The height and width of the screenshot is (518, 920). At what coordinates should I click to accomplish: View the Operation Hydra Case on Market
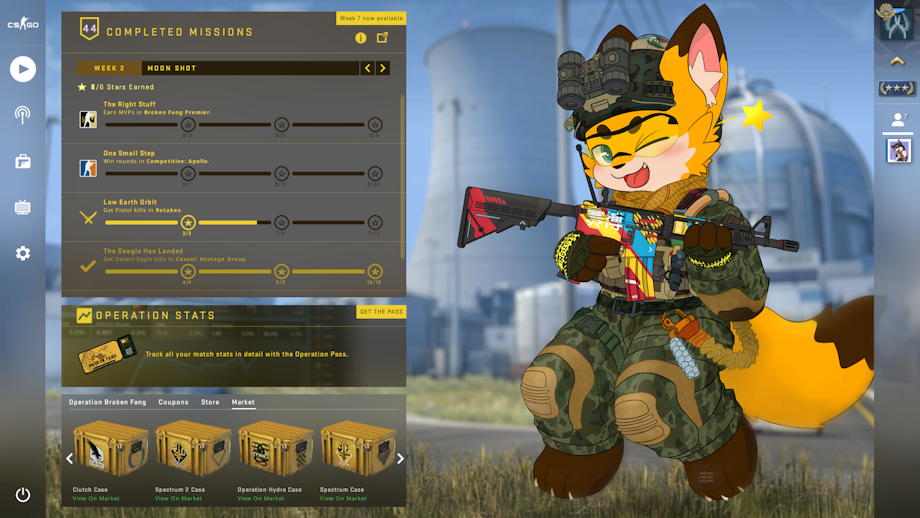[260, 498]
